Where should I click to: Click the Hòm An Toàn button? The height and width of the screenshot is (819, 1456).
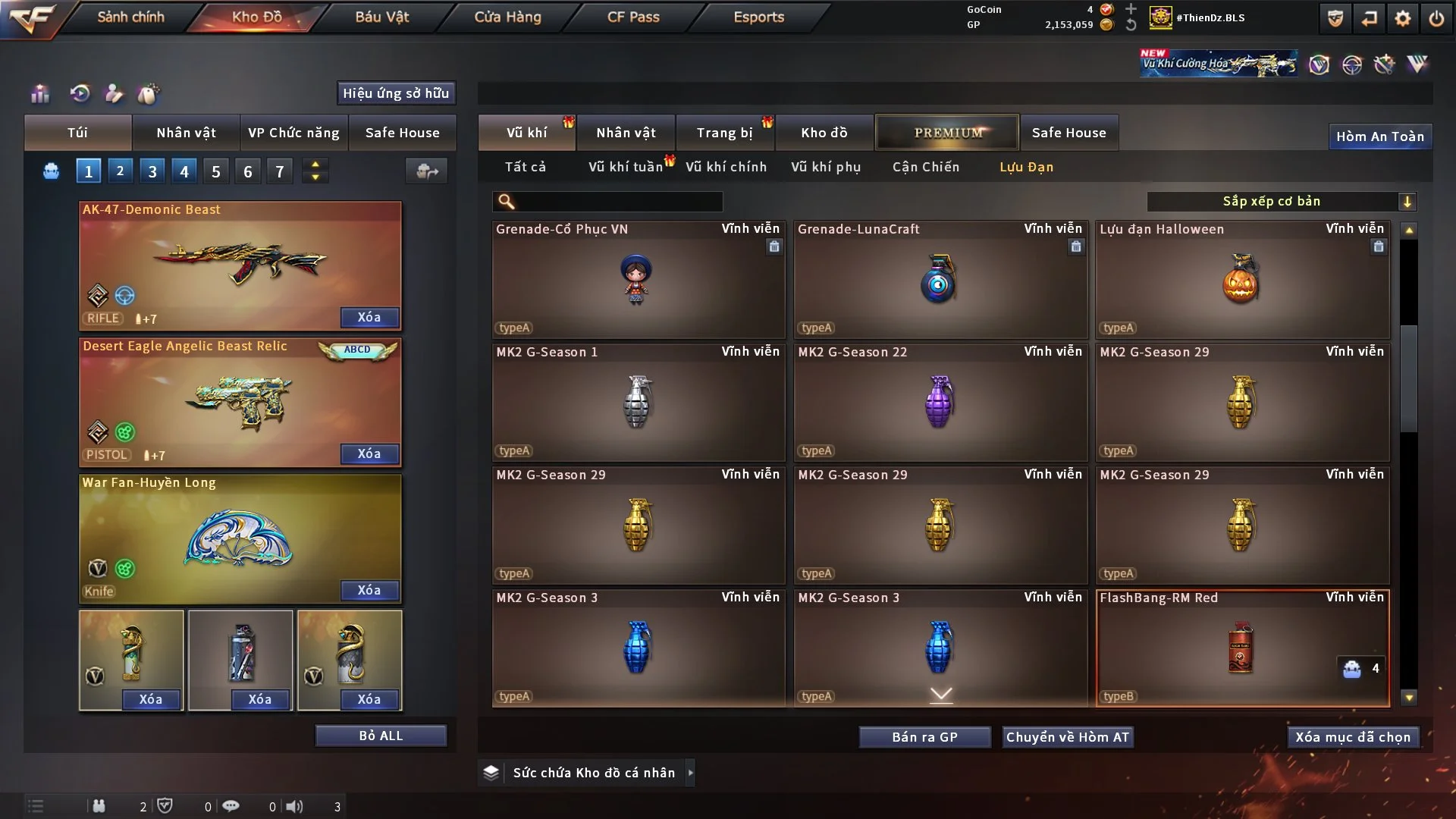(1379, 136)
